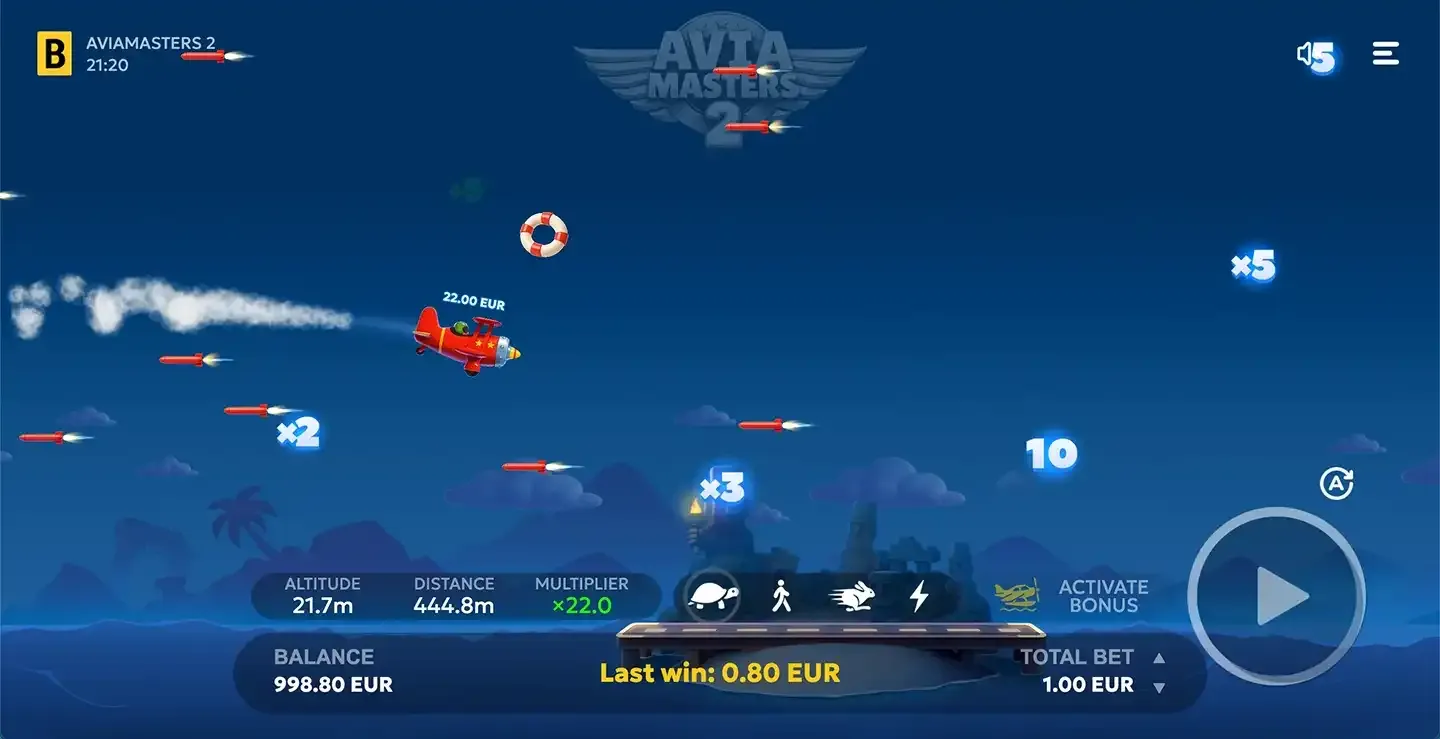Click the BALANCE 998.80 EUR display
This screenshot has height=739, width=1440.
tap(331, 684)
